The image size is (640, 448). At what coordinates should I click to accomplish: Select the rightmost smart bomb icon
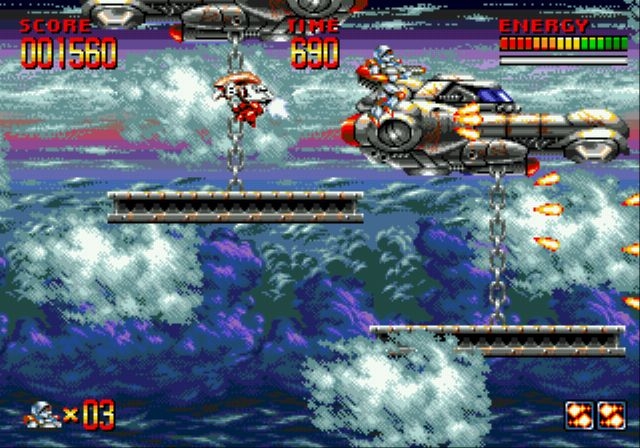click(610, 414)
